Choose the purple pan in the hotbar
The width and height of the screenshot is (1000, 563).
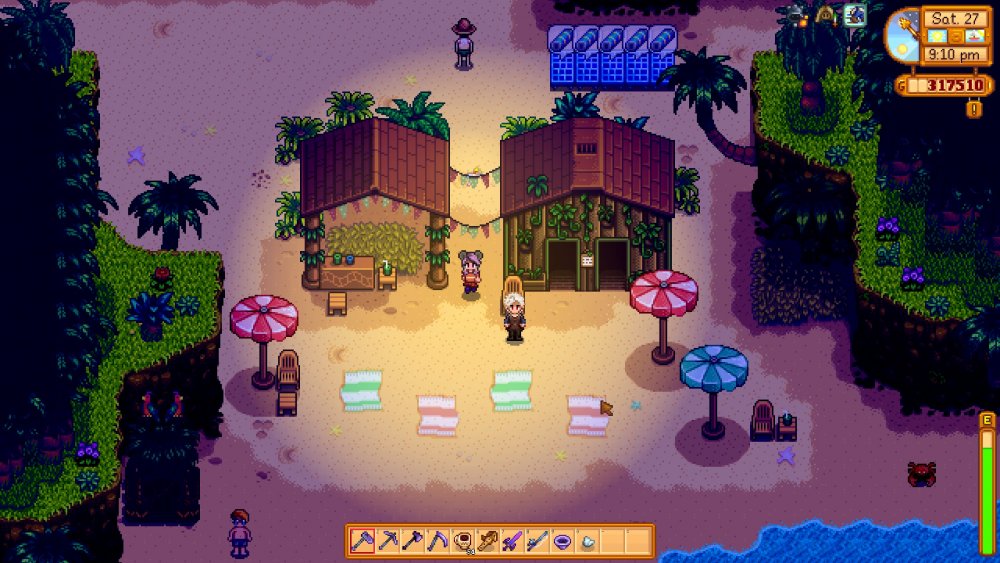coord(562,541)
